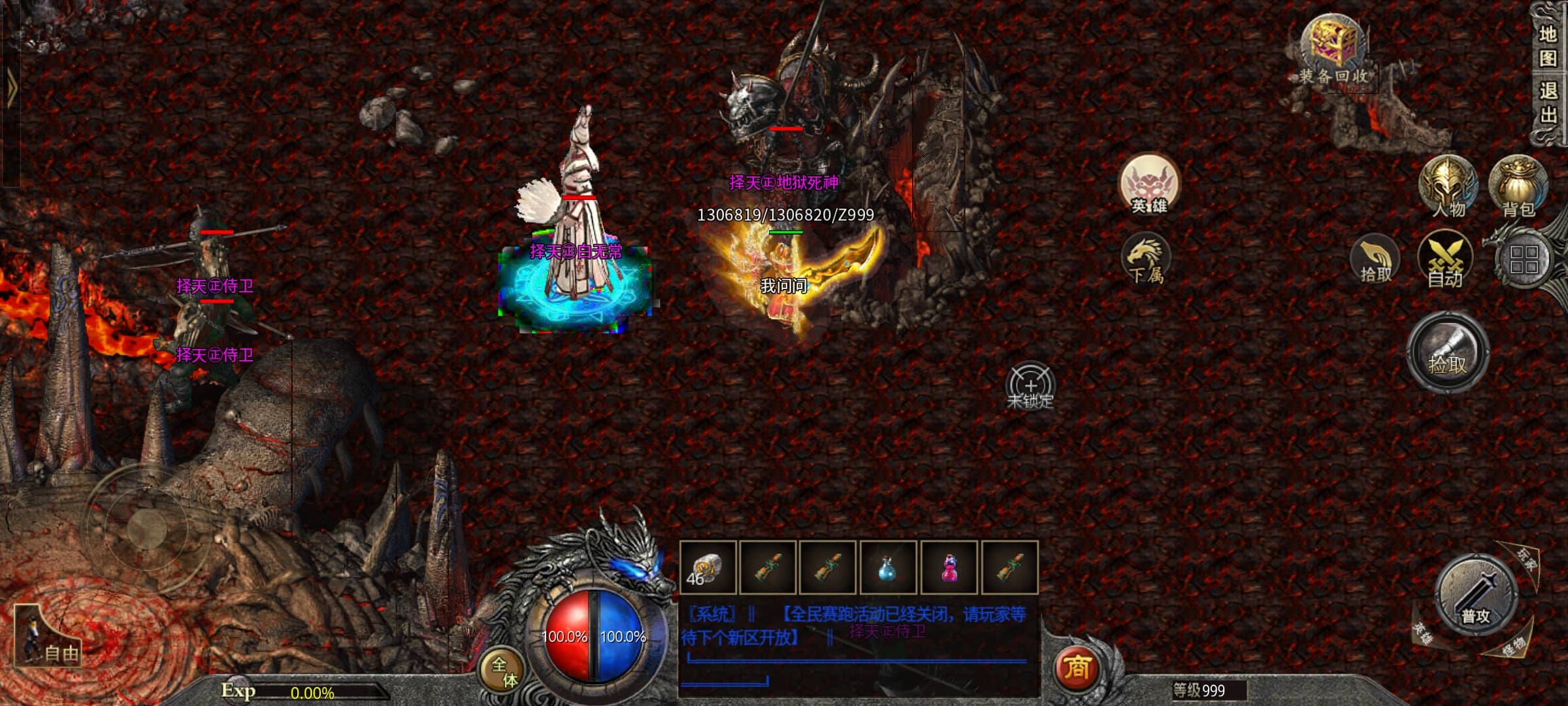Image resolution: width=1568 pixels, height=706 pixels.
Task: Open the red 商 shop button
Action: click(x=1077, y=668)
